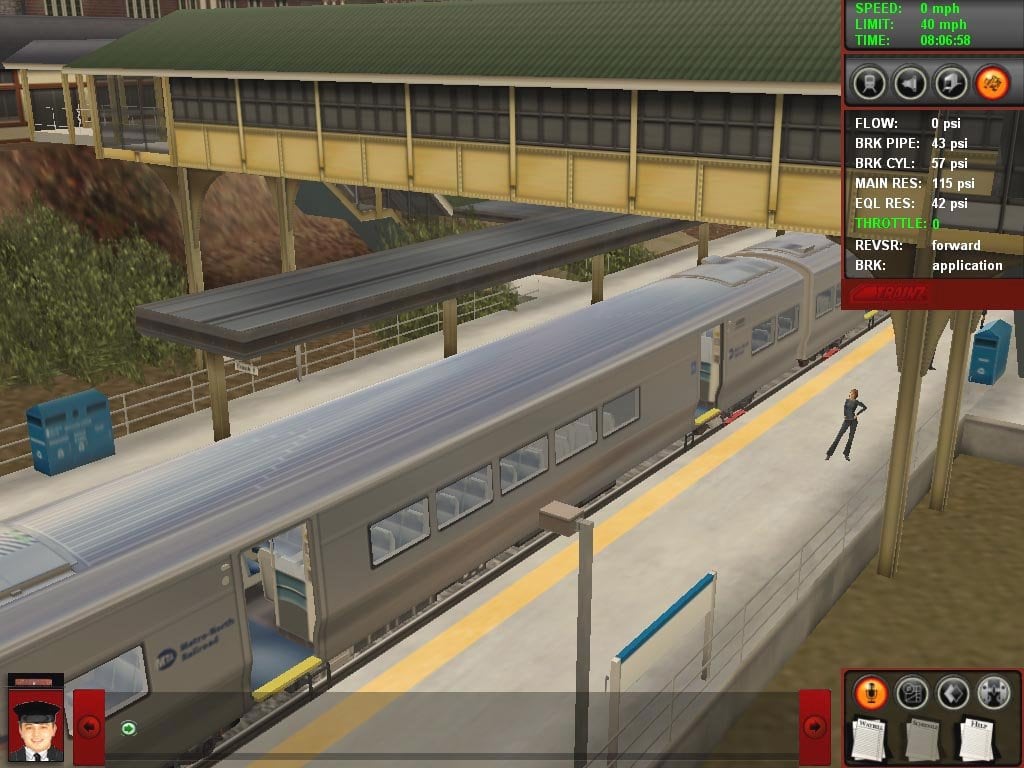This screenshot has width=1024, height=768.
Task: Sound the horn with the speaker icon
Action: coord(910,81)
